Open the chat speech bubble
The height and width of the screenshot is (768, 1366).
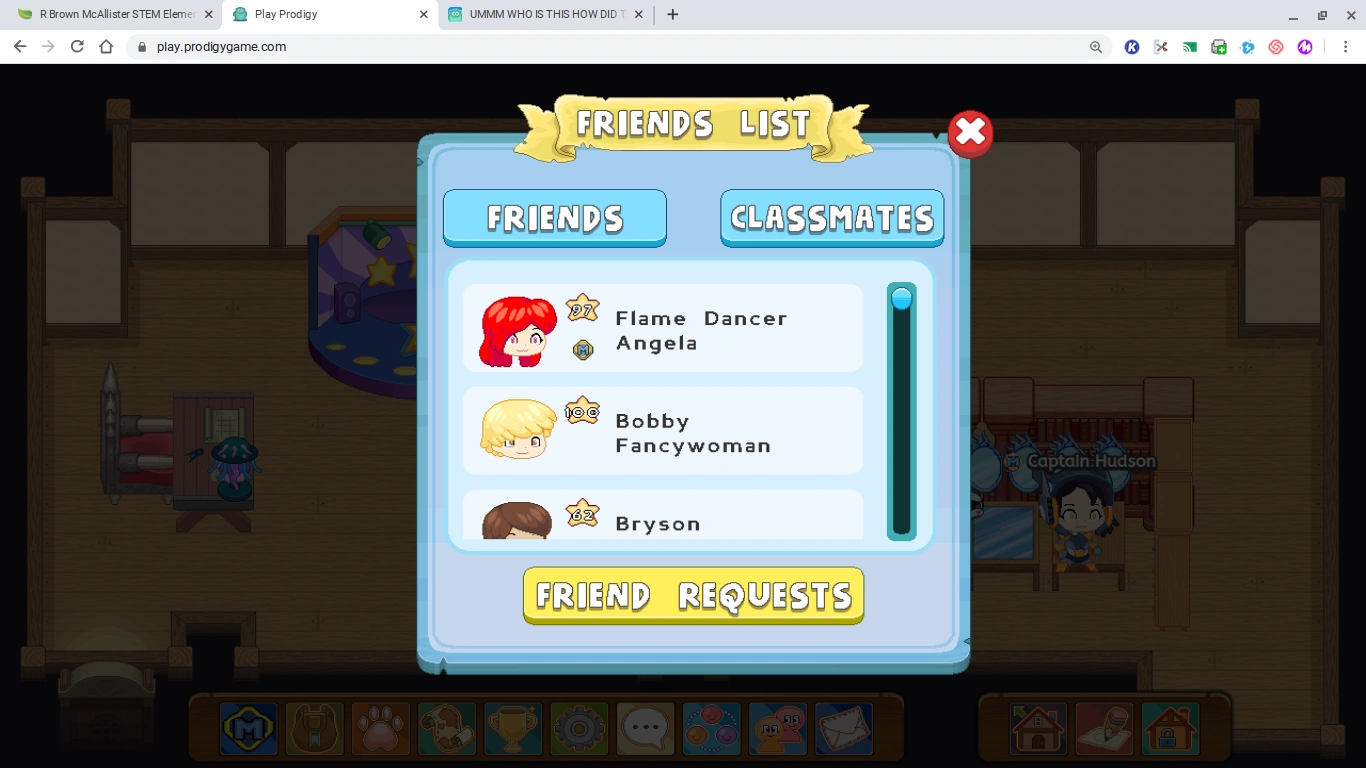[x=645, y=729]
